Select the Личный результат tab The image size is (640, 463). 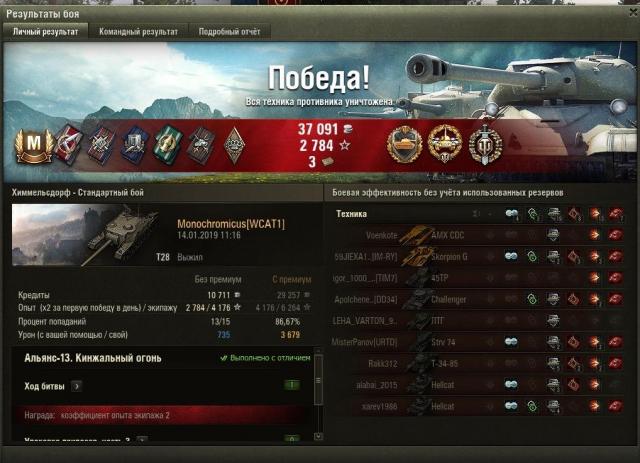click(45, 32)
